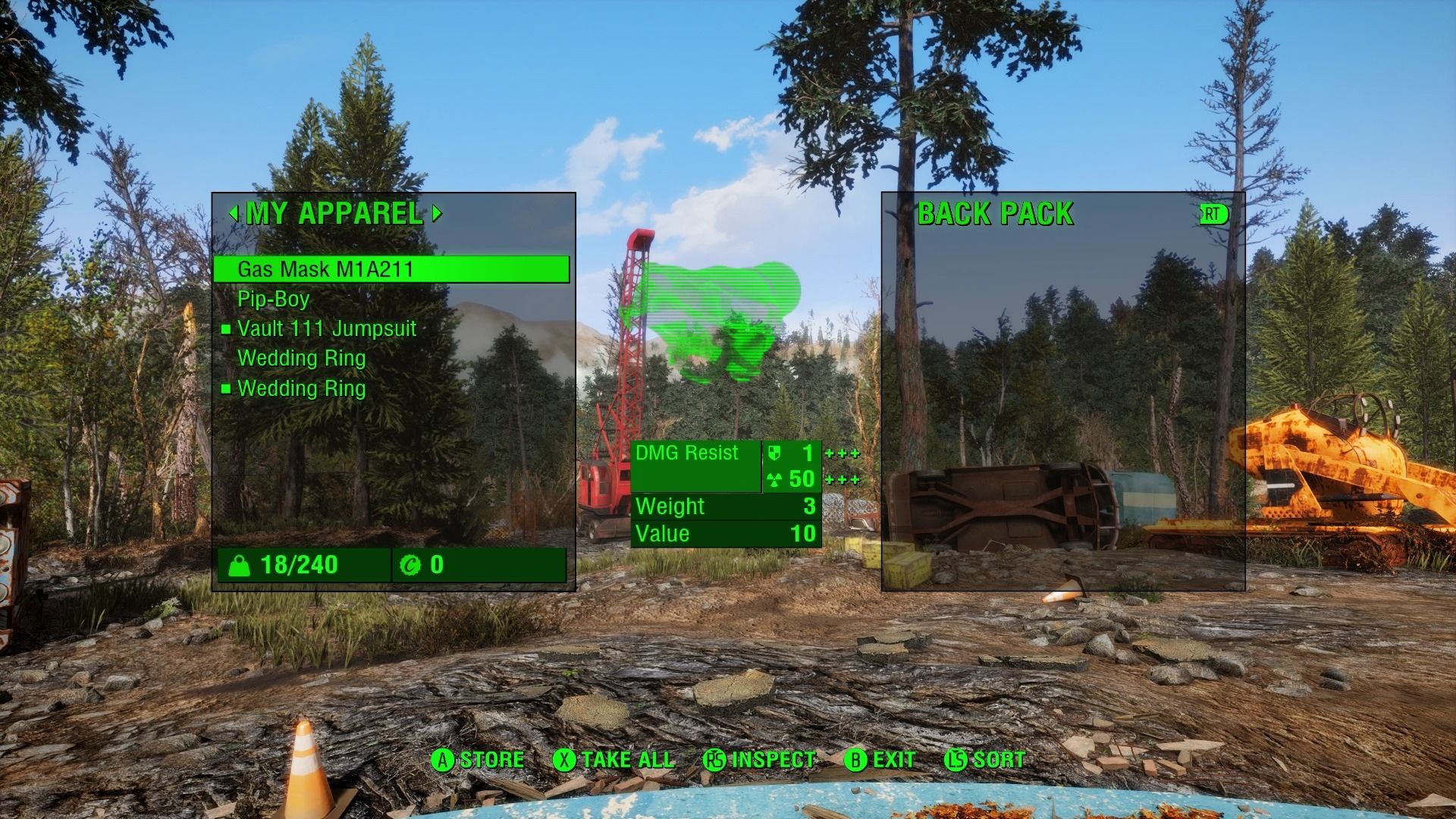Viewport: 1456px width, 819px height.
Task: Switch to the MY APPAREL category header
Action: point(335,214)
